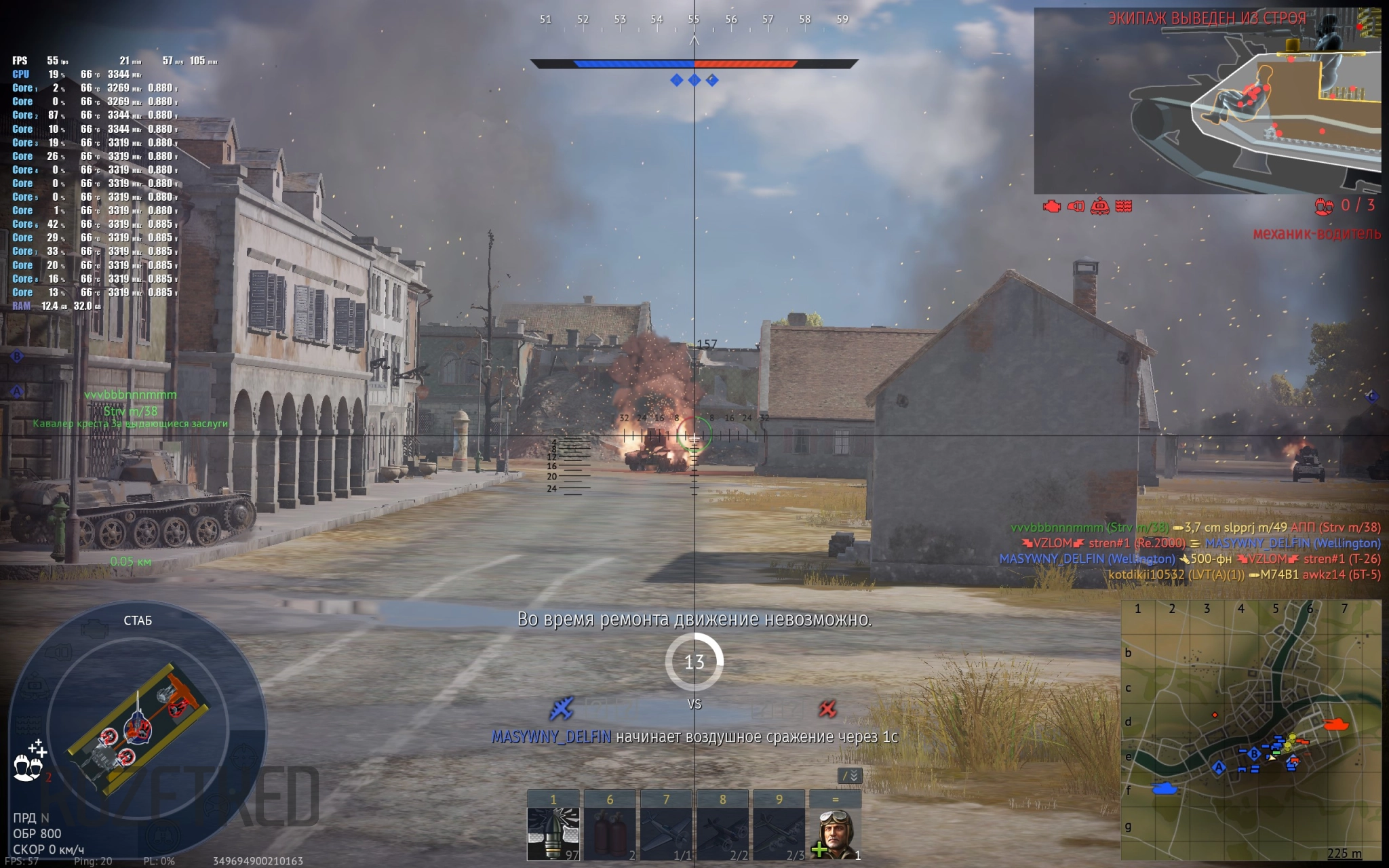Open the tactical minimap
This screenshot has width=1389, height=868.
pyautogui.click(x=1251, y=730)
